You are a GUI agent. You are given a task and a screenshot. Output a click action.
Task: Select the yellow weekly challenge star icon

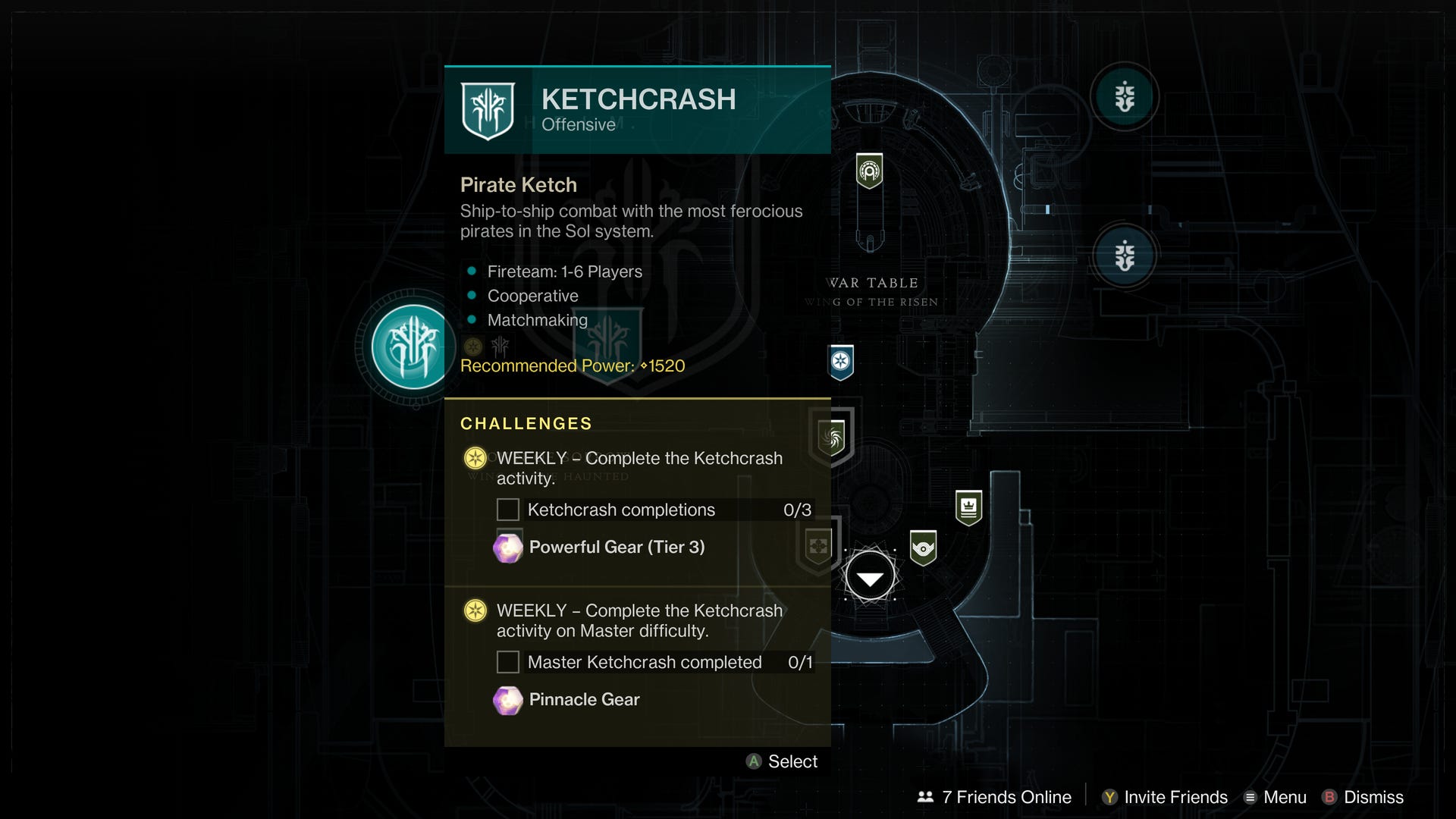475,458
